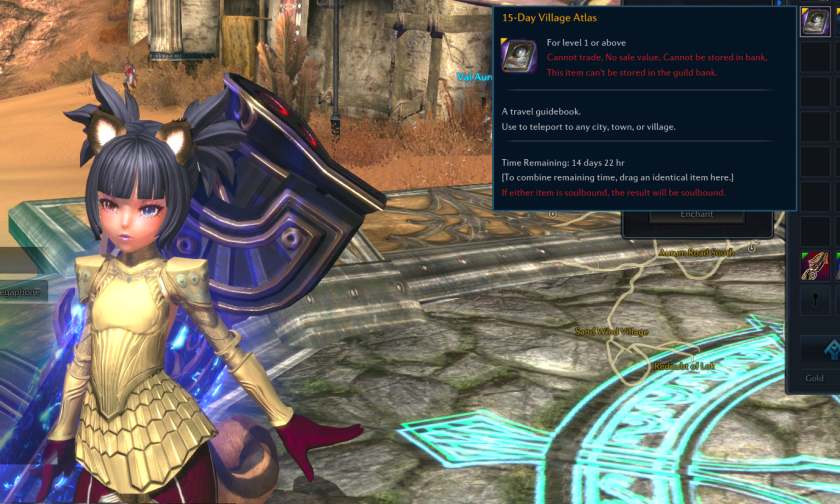Select the red garment item slot
Screen dimensions: 840x504
tap(816, 266)
